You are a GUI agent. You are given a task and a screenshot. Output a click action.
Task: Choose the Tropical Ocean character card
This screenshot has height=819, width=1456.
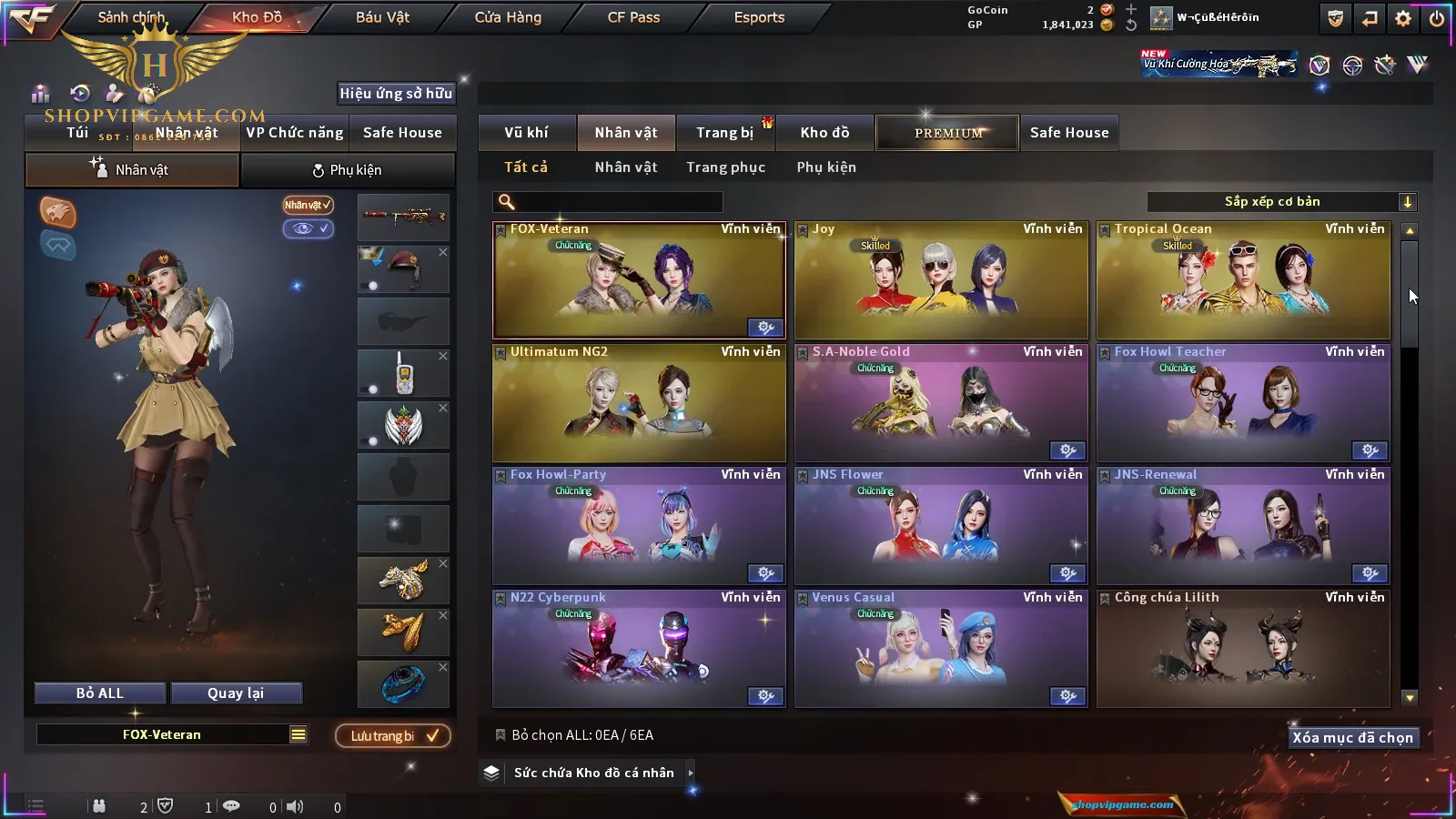pos(1243,280)
